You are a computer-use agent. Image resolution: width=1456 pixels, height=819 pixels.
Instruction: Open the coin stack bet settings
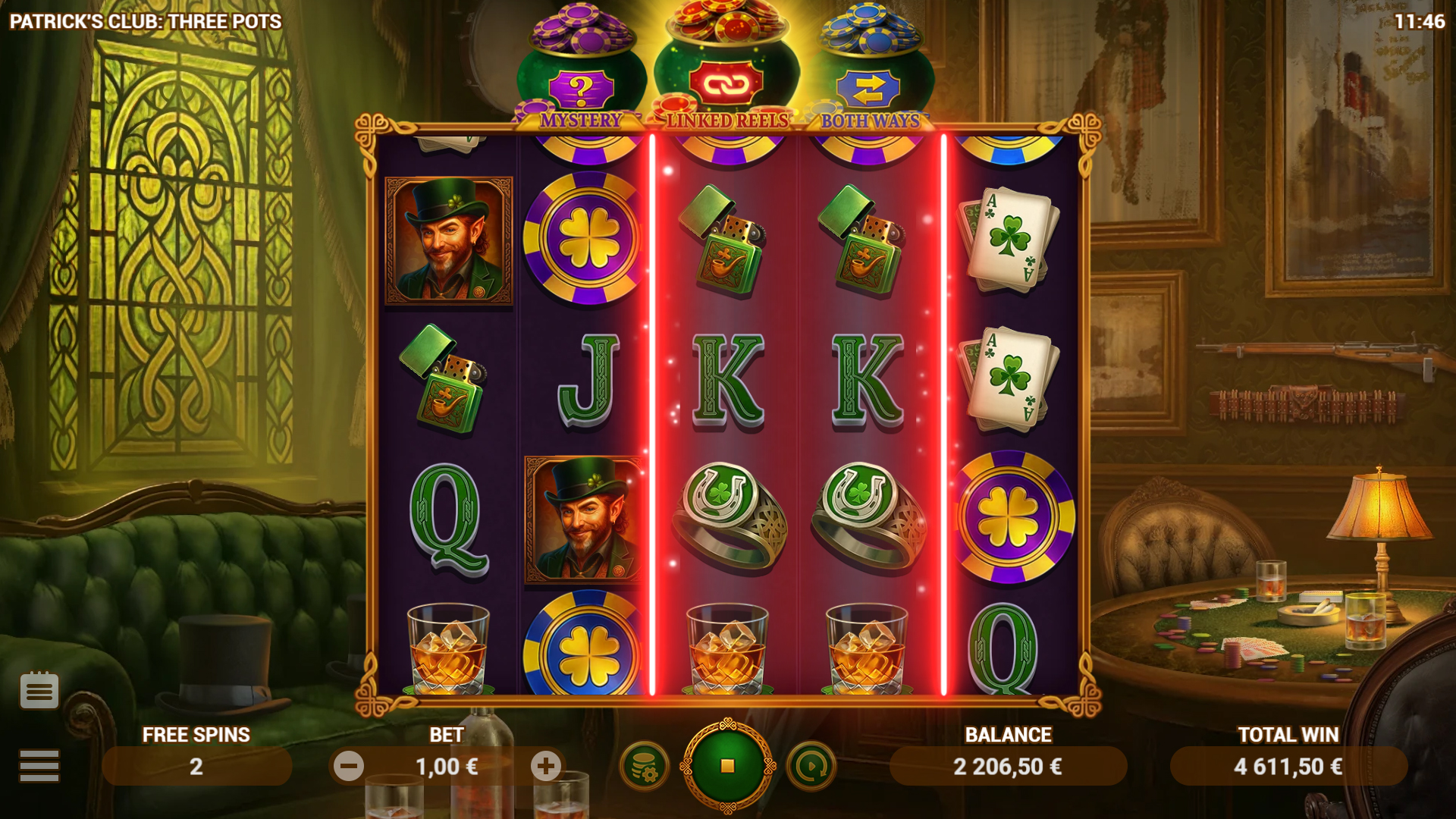644,767
